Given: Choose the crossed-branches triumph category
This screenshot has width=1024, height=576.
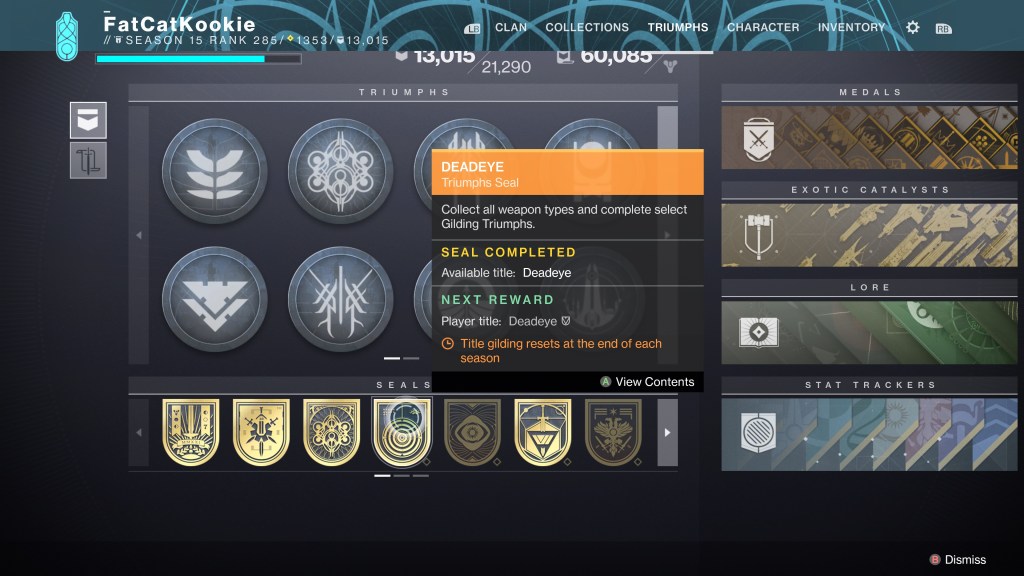Looking at the screenshot, I should [x=340, y=299].
